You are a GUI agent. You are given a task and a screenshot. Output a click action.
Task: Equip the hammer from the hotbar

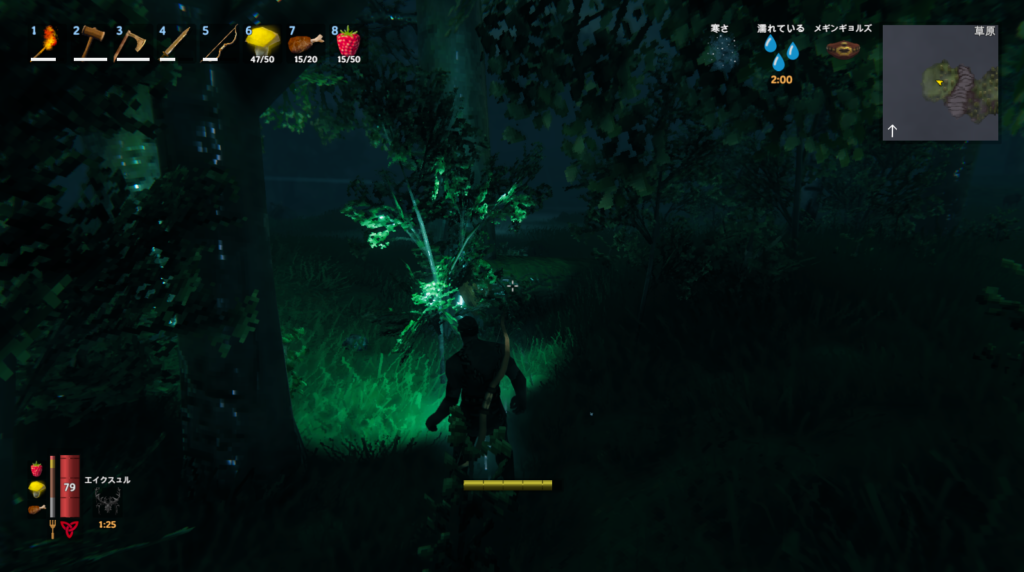point(91,42)
